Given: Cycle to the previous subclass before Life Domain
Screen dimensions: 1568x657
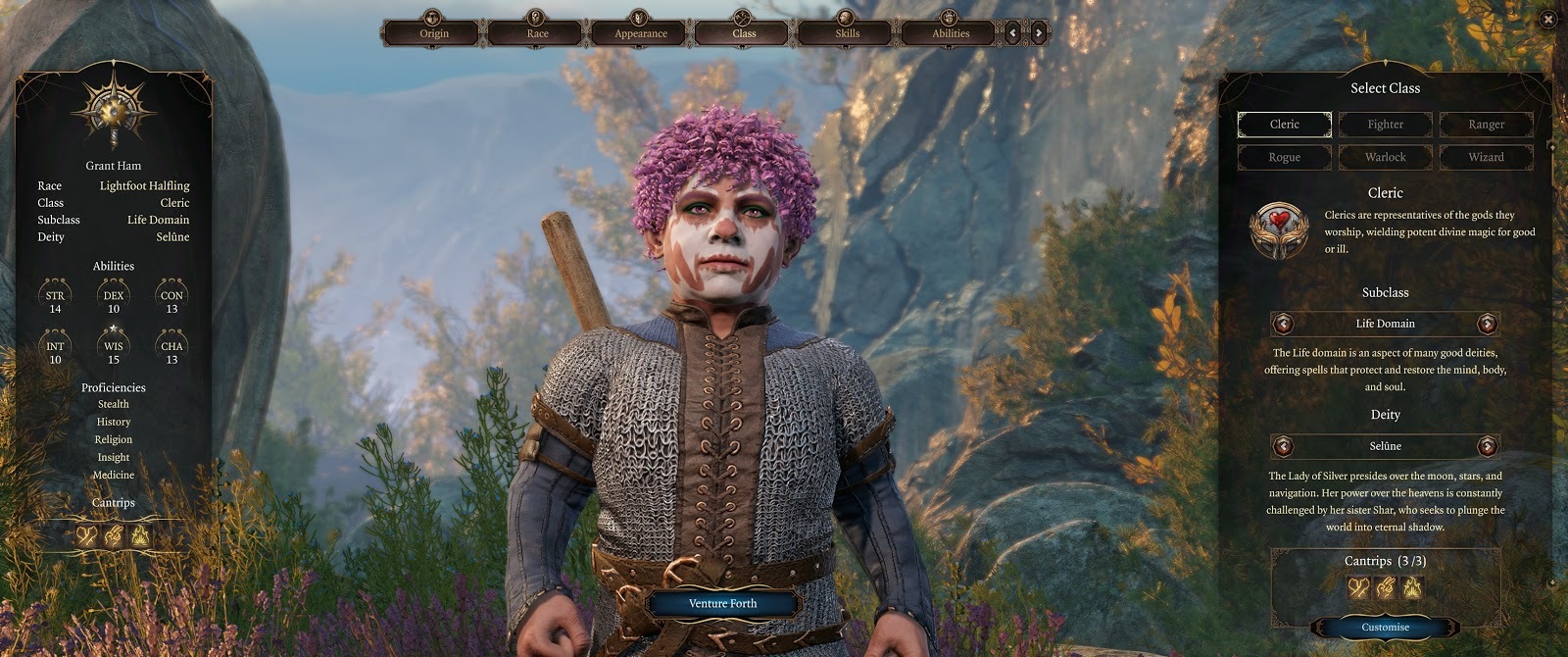Looking at the screenshot, I should point(1283,324).
